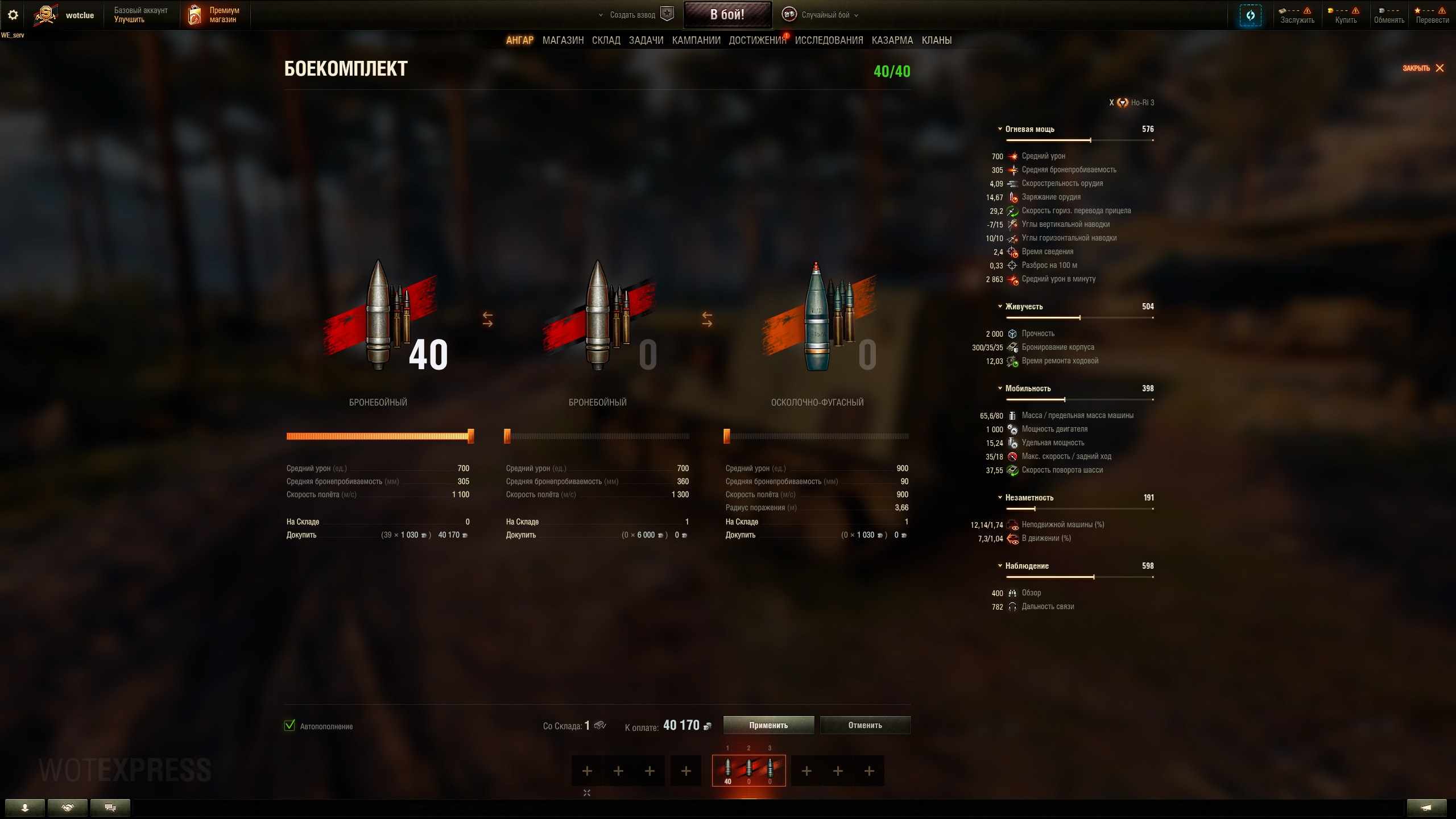Image resolution: width=1456 pixels, height=819 pixels.
Task: Return to the АНГАР tab
Action: [519, 40]
